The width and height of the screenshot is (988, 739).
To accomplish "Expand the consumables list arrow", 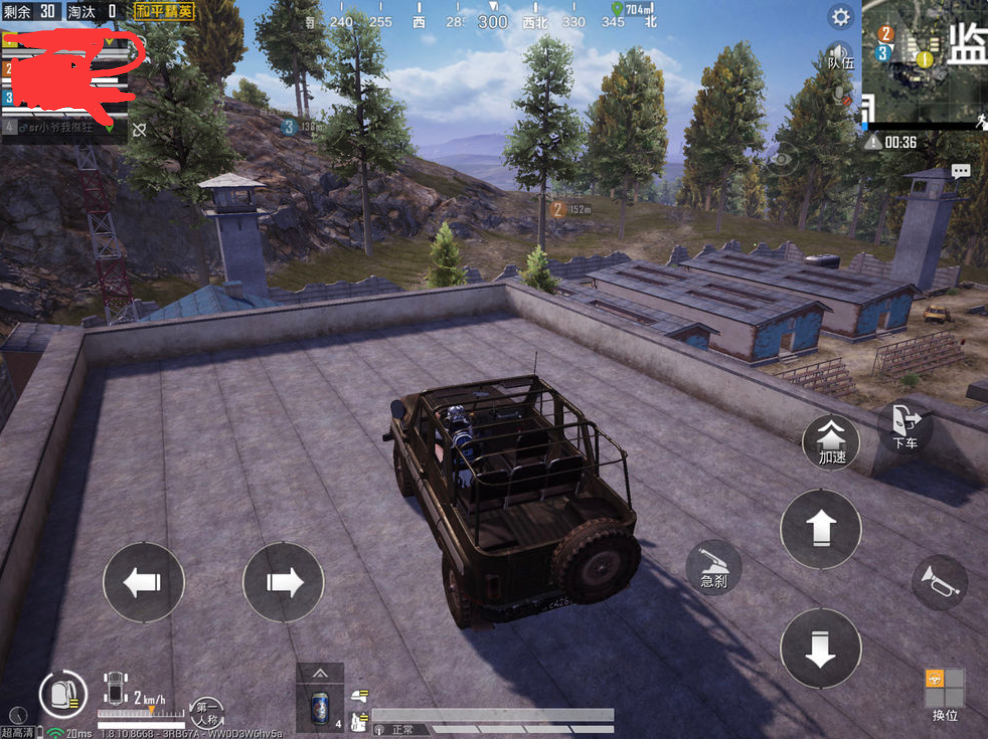I will pyautogui.click(x=320, y=673).
